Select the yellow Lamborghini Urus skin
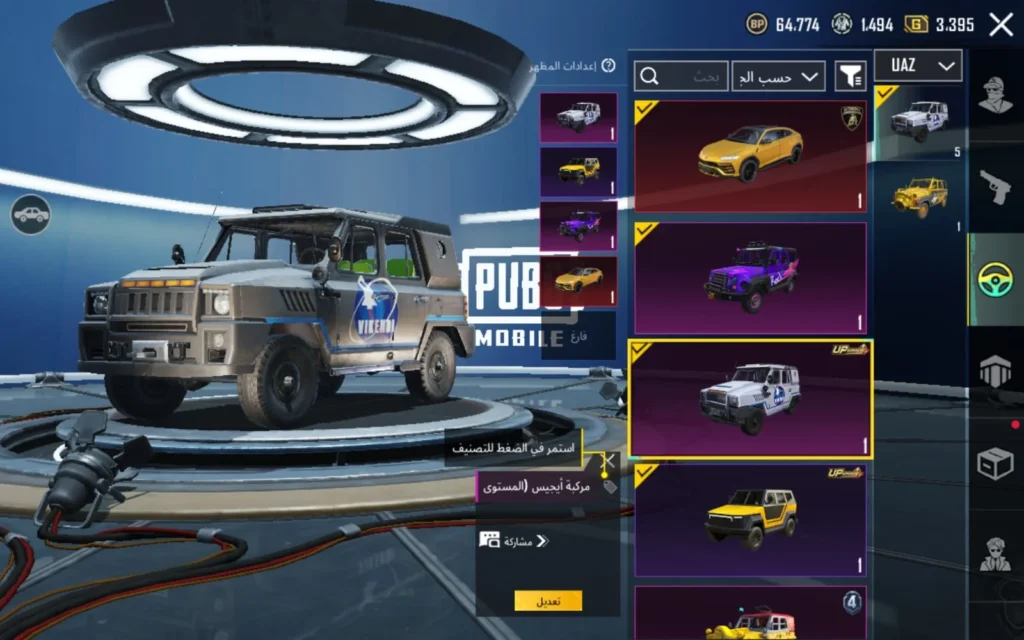1024x640 pixels. [750, 155]
